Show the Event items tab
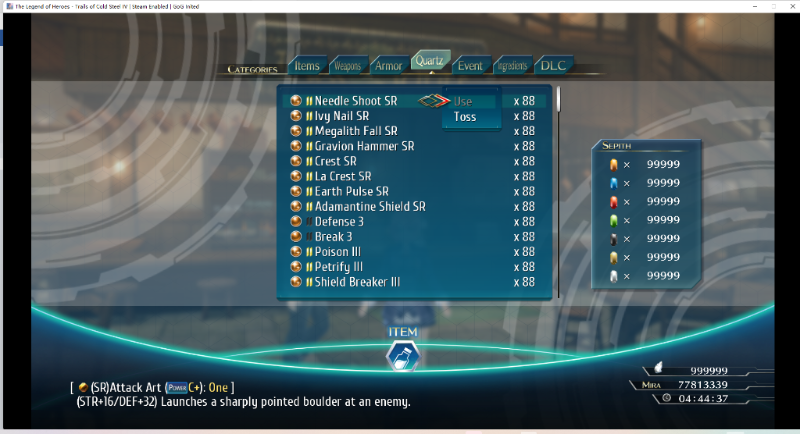This screenshot has width=800, height=434. (469, 66)
